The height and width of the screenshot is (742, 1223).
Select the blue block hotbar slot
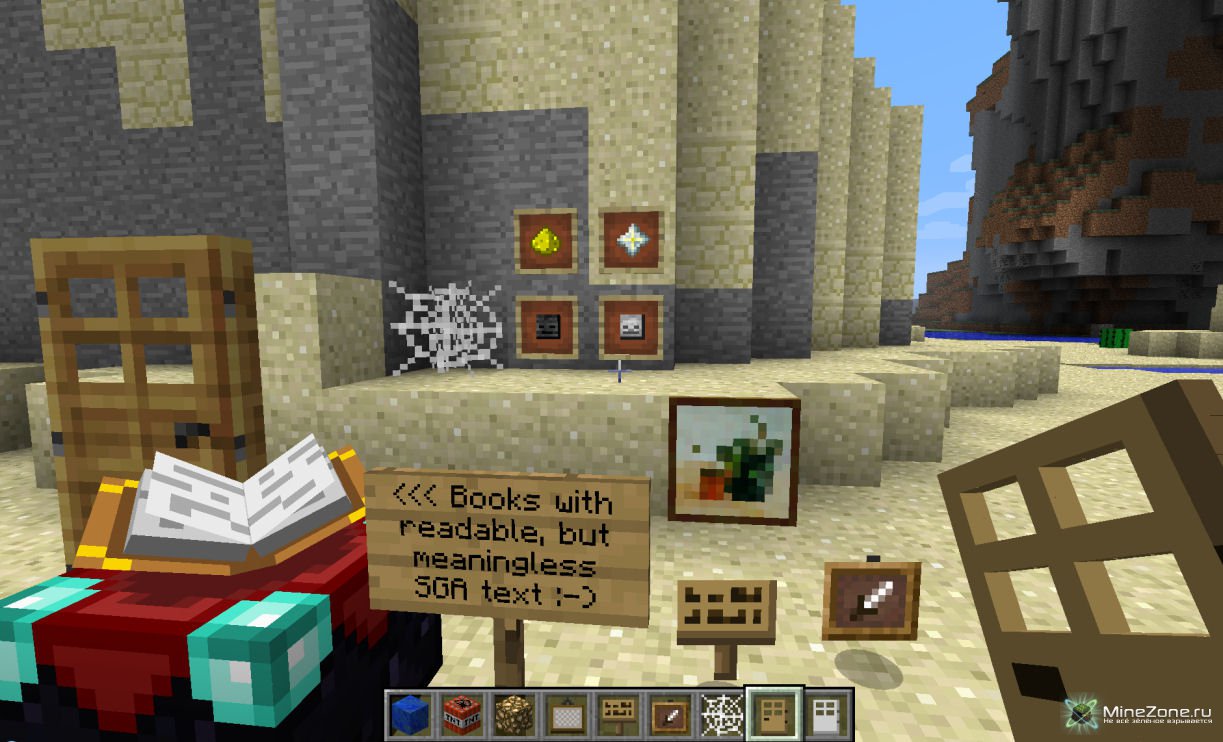(410, 713)
